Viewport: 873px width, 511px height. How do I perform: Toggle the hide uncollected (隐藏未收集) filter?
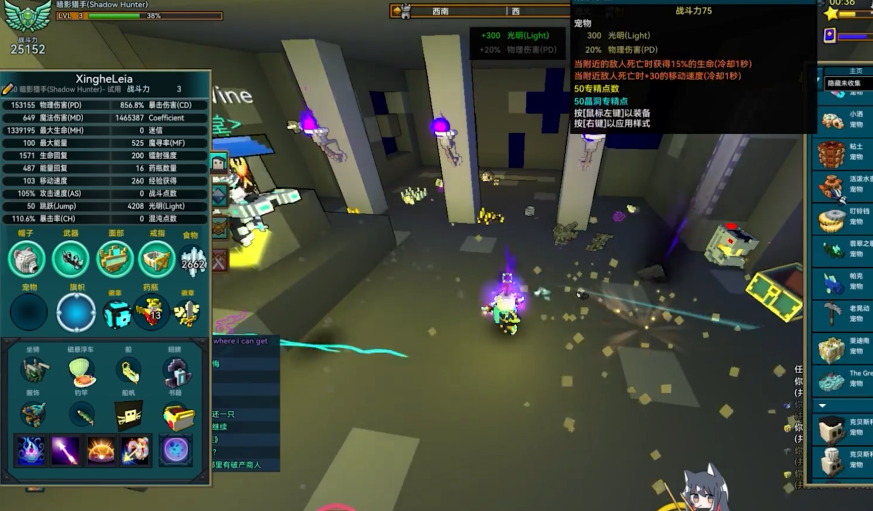point(845,84)
